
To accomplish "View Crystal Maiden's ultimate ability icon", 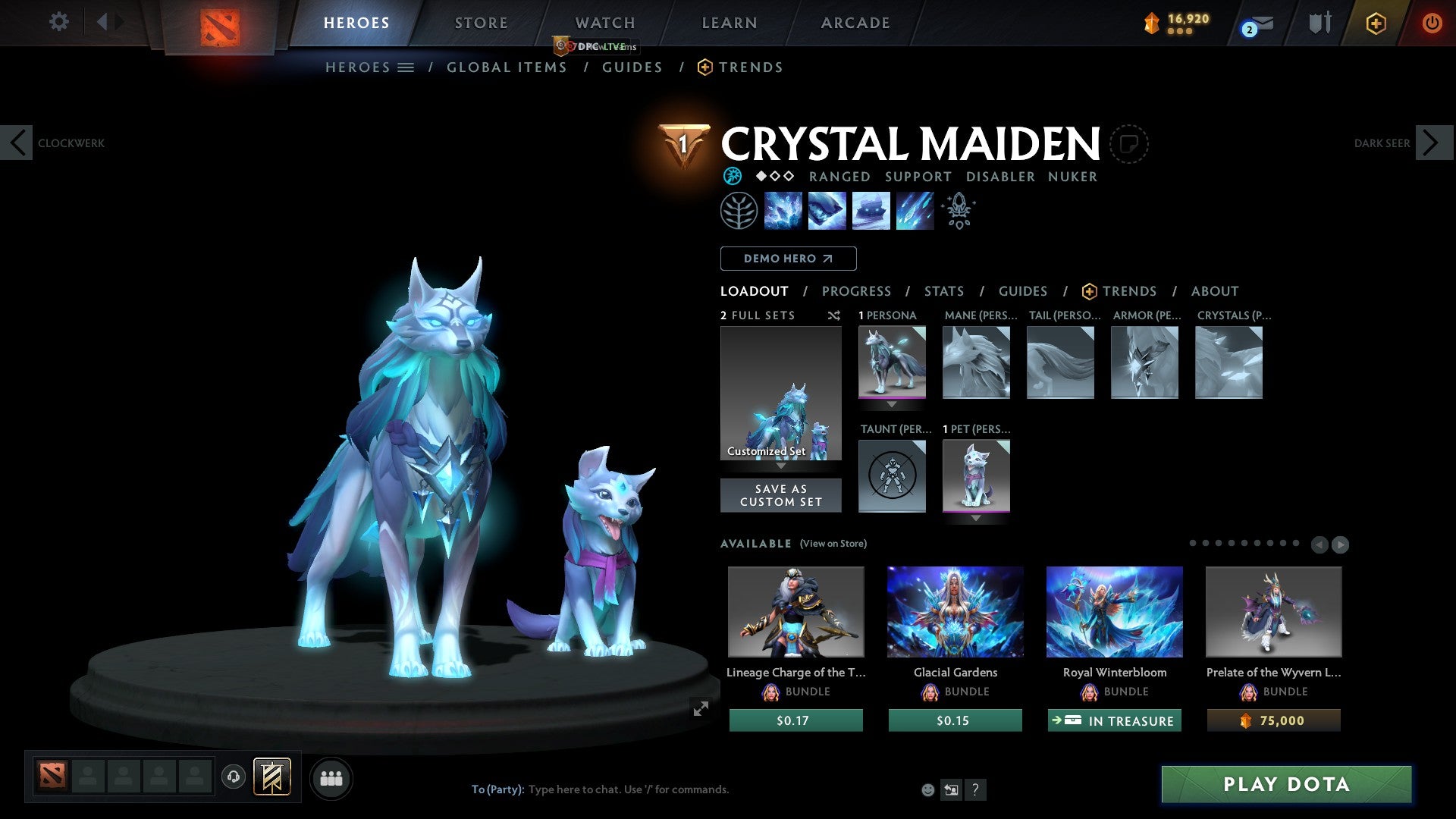I will 915,211.
